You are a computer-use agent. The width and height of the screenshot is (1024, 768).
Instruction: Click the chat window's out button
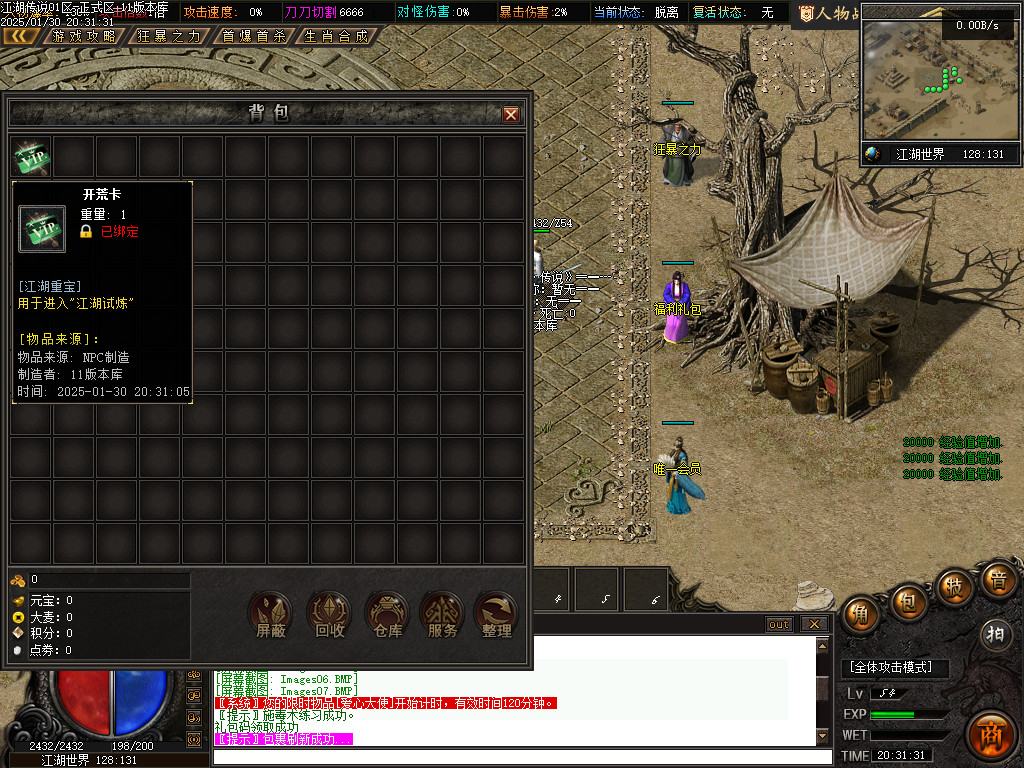(779, 624)
